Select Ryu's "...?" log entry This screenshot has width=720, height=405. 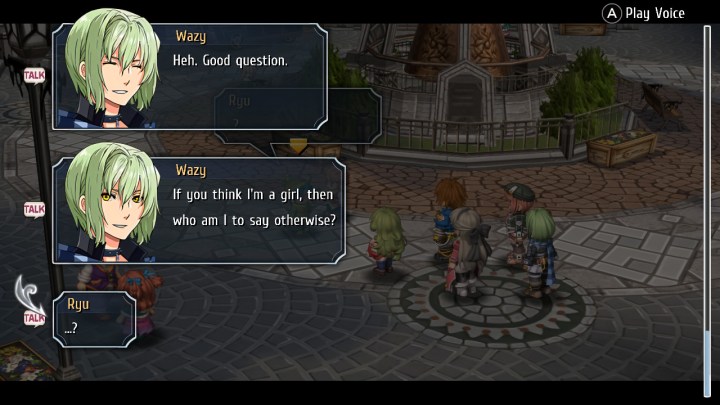[95, 318]
